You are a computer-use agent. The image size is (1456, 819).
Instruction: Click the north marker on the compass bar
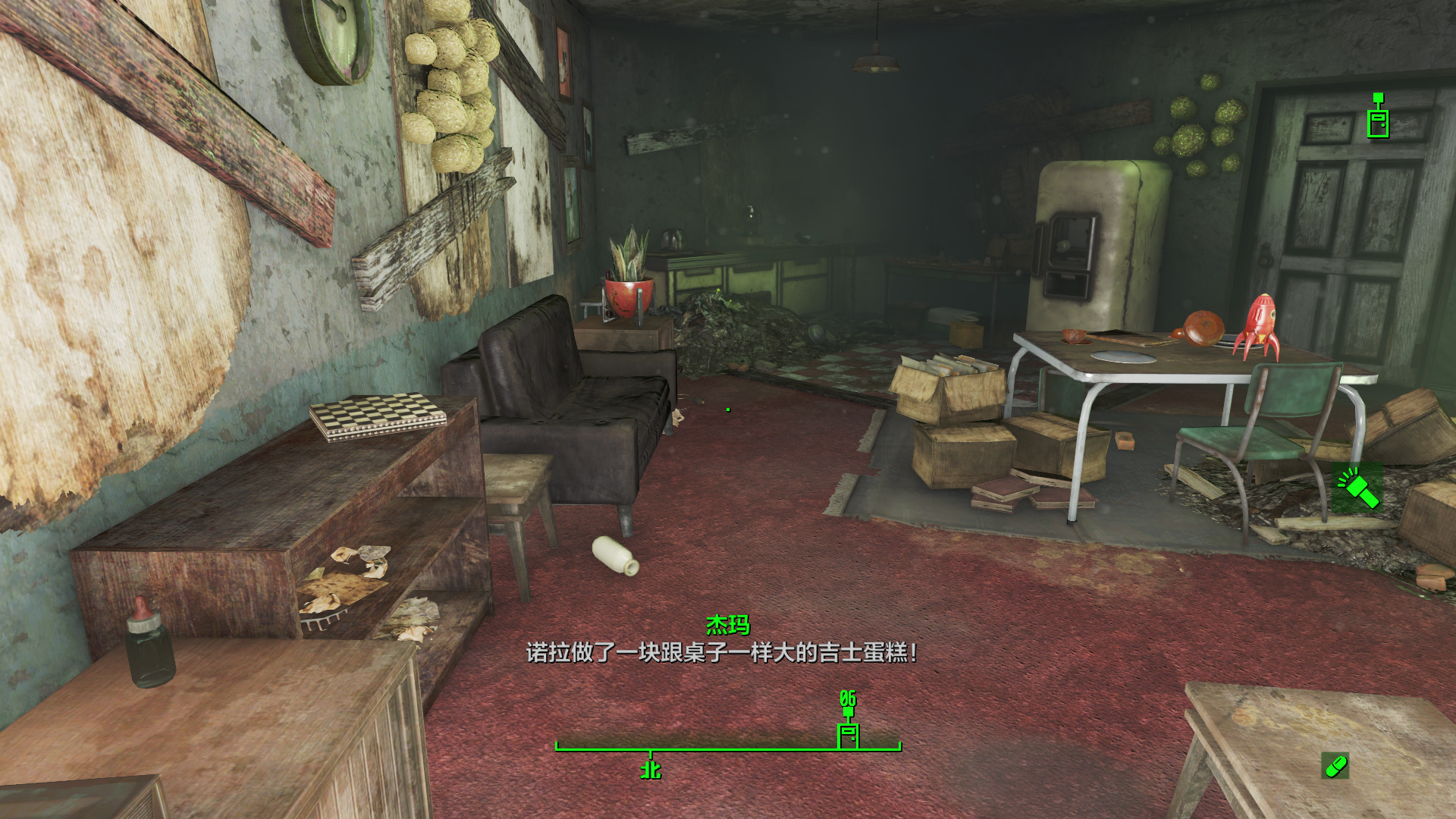coord(651,770)
